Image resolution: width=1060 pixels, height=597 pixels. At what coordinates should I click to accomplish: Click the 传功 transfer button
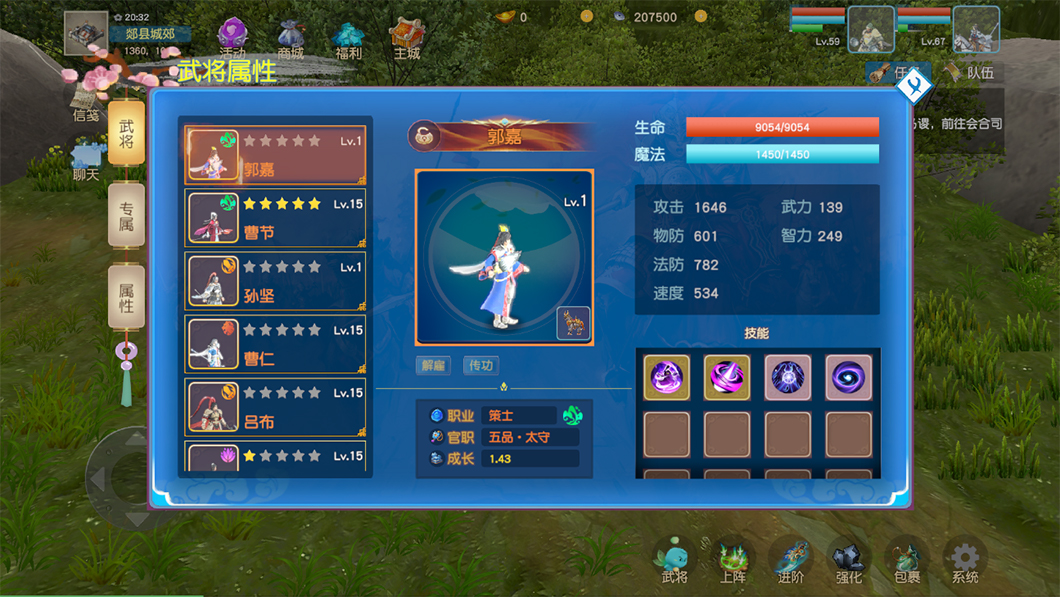pos(481,365)
